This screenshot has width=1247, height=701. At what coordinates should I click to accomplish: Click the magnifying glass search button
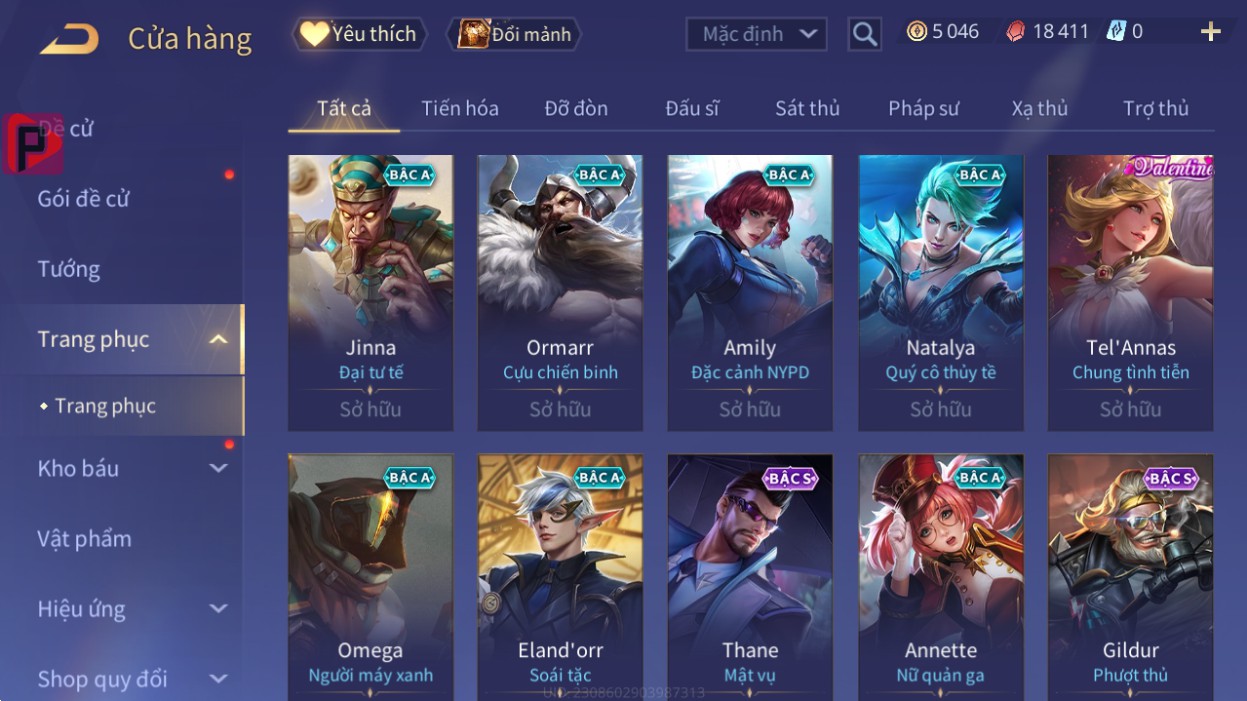pyautogui.click(x=864, y=34)
